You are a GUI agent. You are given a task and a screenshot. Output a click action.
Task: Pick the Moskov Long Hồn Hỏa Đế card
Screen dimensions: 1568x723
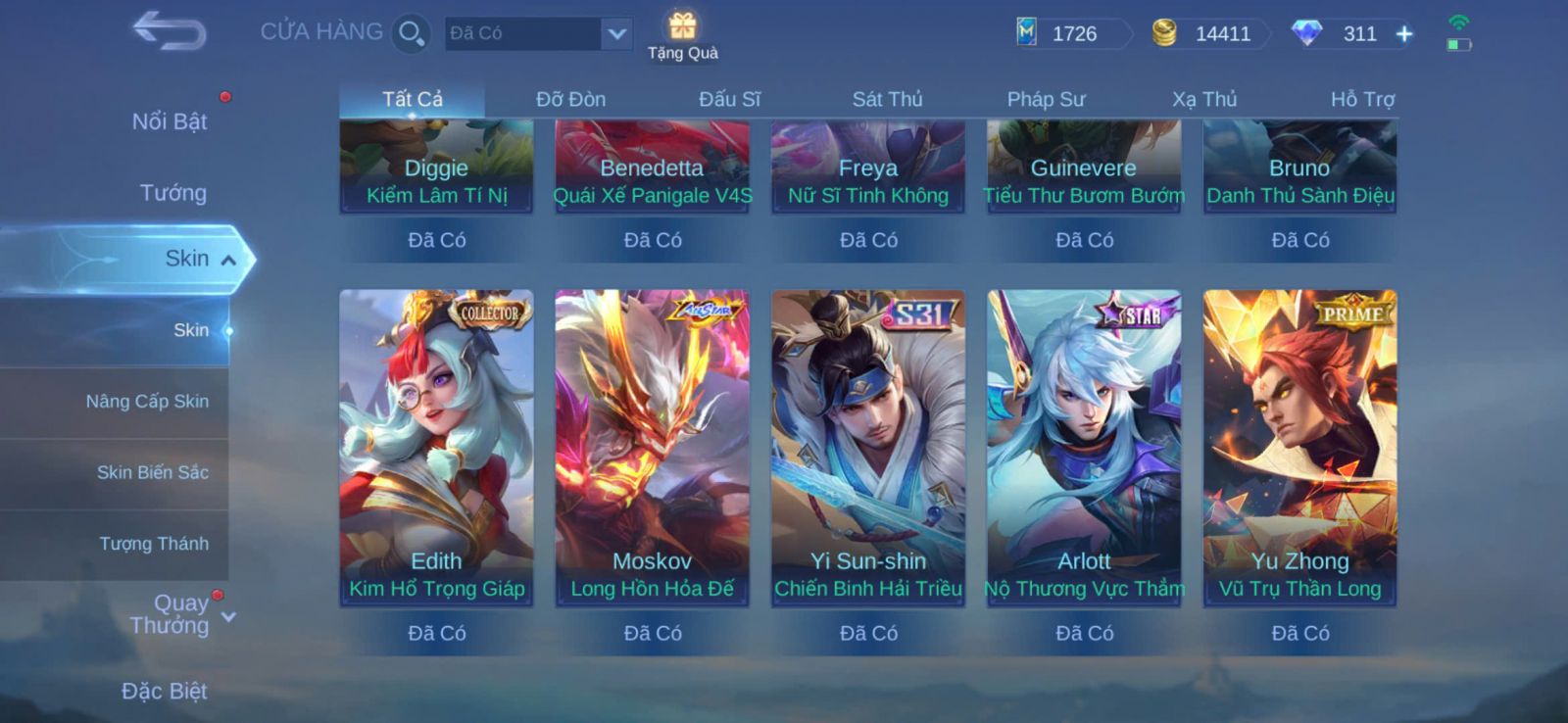point(652,448)
